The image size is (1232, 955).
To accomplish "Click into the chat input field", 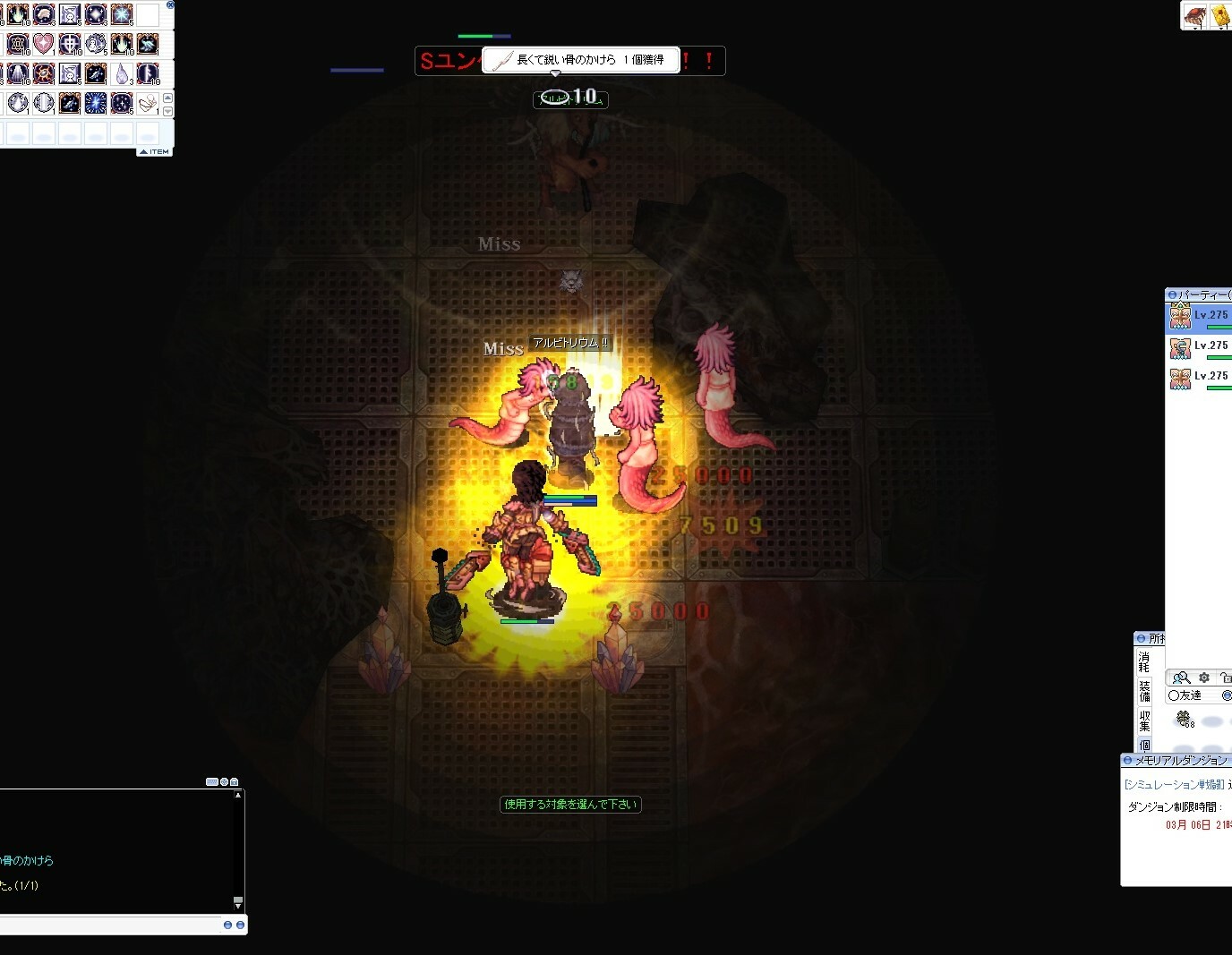I will 107,925.
